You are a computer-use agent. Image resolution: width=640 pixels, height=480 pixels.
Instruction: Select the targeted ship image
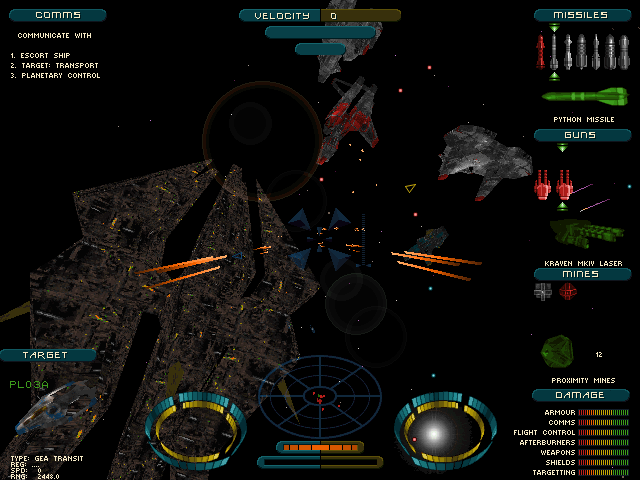click(x=60, y=410)
